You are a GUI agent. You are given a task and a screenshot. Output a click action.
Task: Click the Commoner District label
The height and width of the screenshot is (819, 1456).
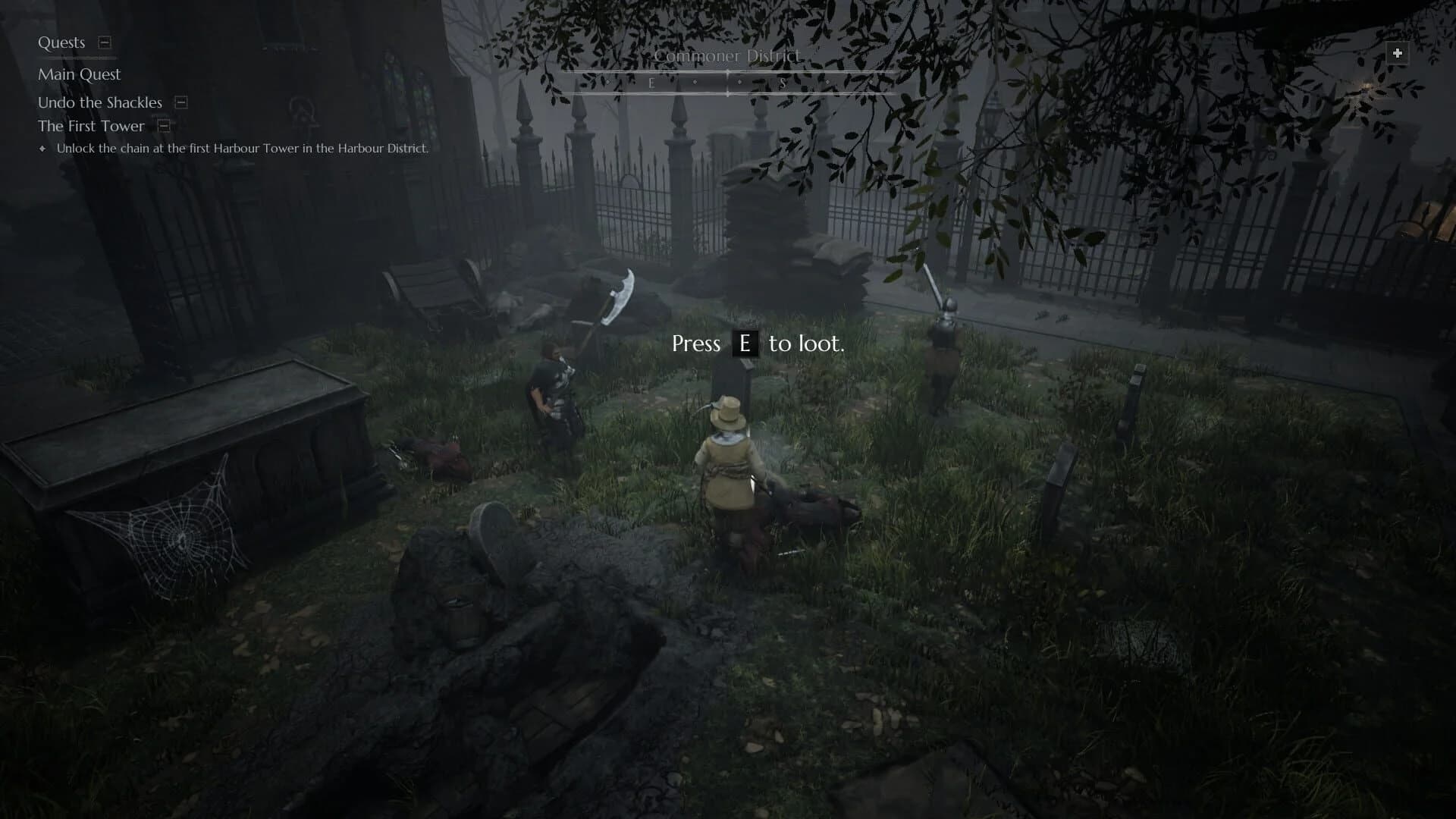728,55
